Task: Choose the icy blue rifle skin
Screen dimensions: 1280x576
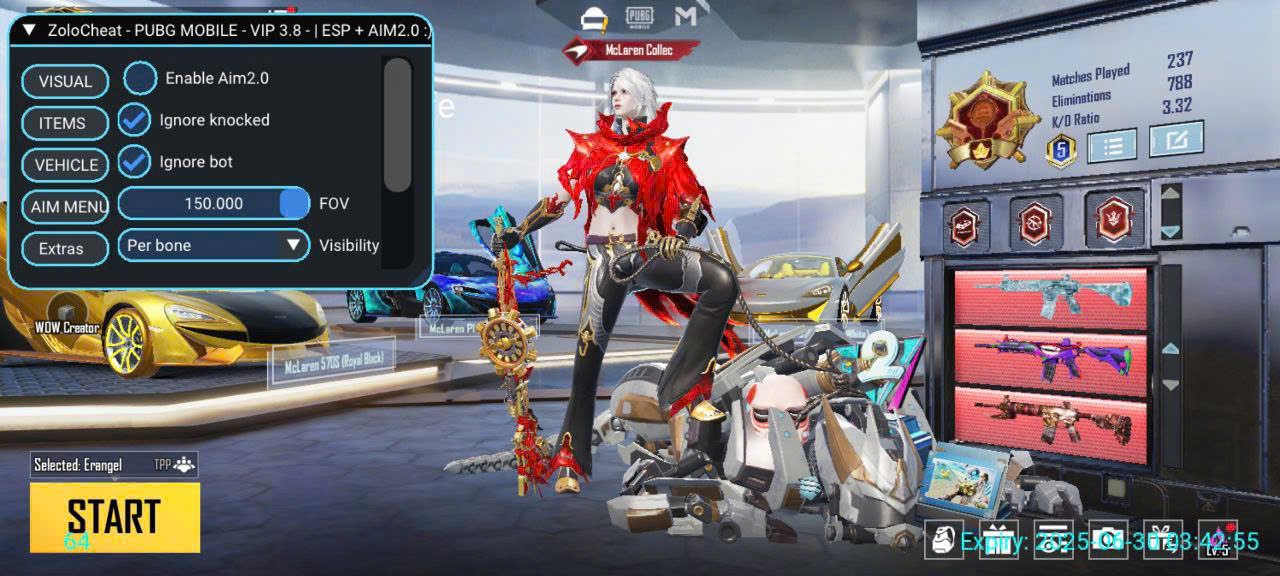Action: [x=1050, y=297]
